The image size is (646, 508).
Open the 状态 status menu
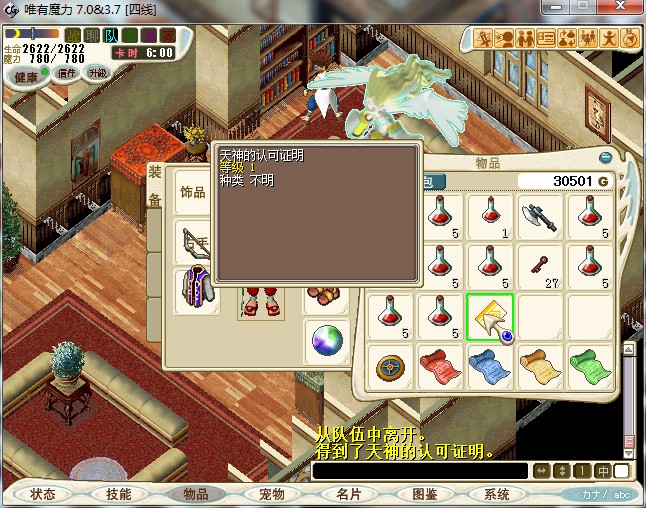pyautogui.click(x=43, y=494)
